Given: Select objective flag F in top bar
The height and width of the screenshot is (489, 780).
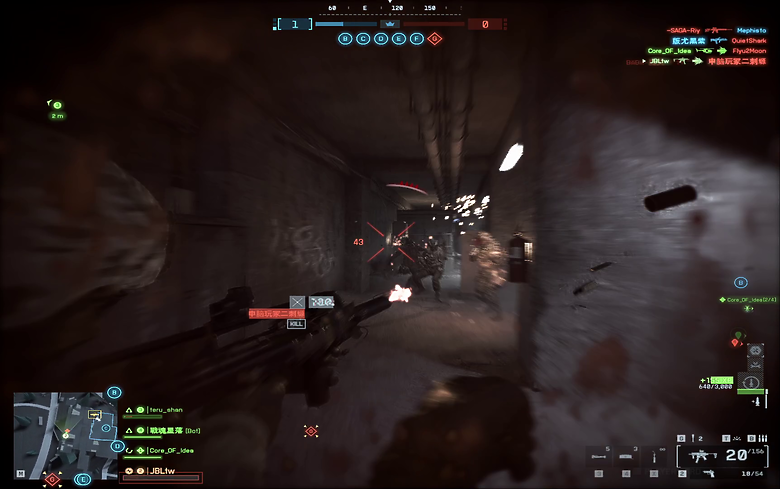Looking at the screenshot, I should pyautogui.click(x=416, y=39).
